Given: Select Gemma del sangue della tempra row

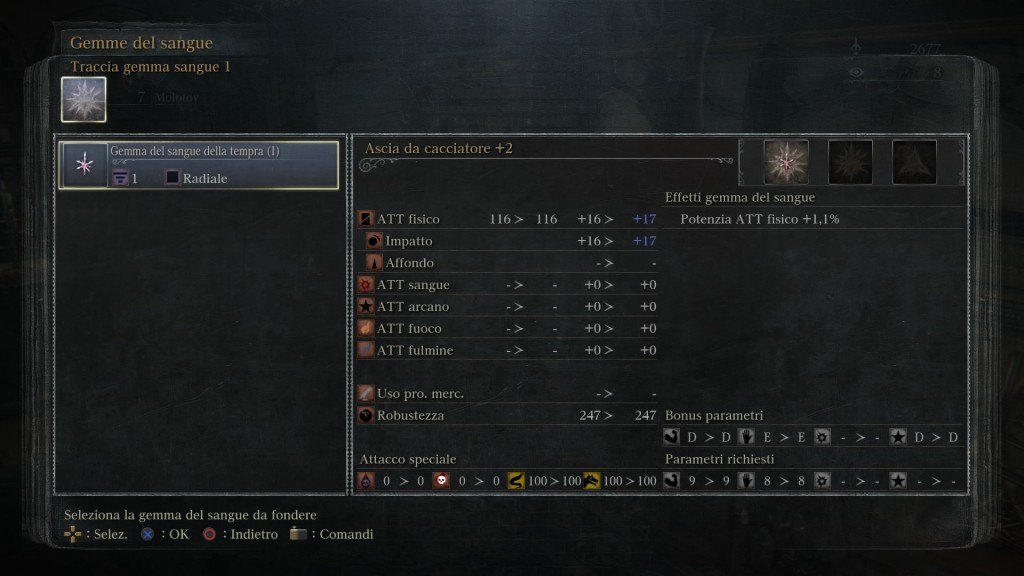Looking at the screenshot, I should (198, 165).
